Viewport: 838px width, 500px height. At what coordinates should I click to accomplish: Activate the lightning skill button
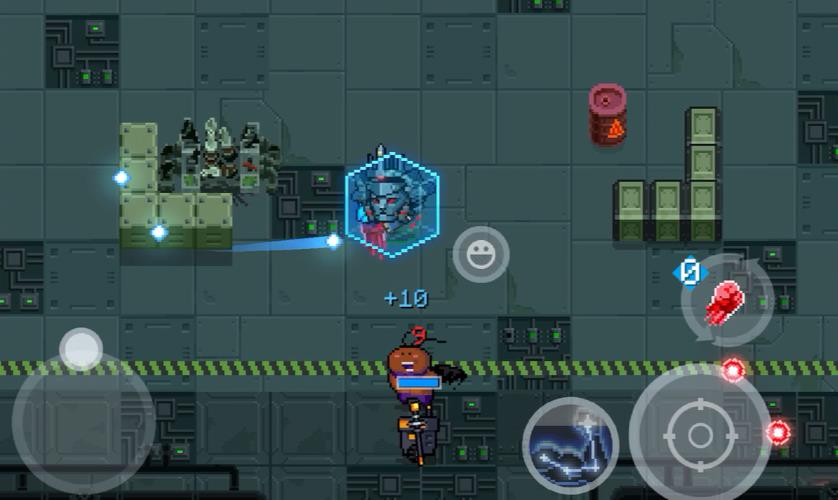click(570, 447)
